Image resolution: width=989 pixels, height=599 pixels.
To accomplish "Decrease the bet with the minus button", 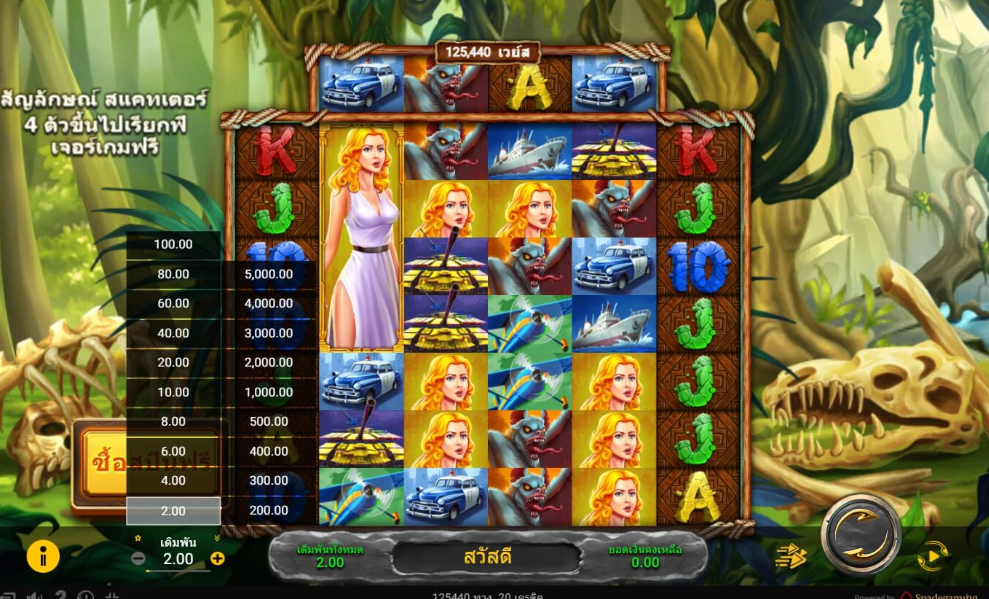I will point(138,558).
